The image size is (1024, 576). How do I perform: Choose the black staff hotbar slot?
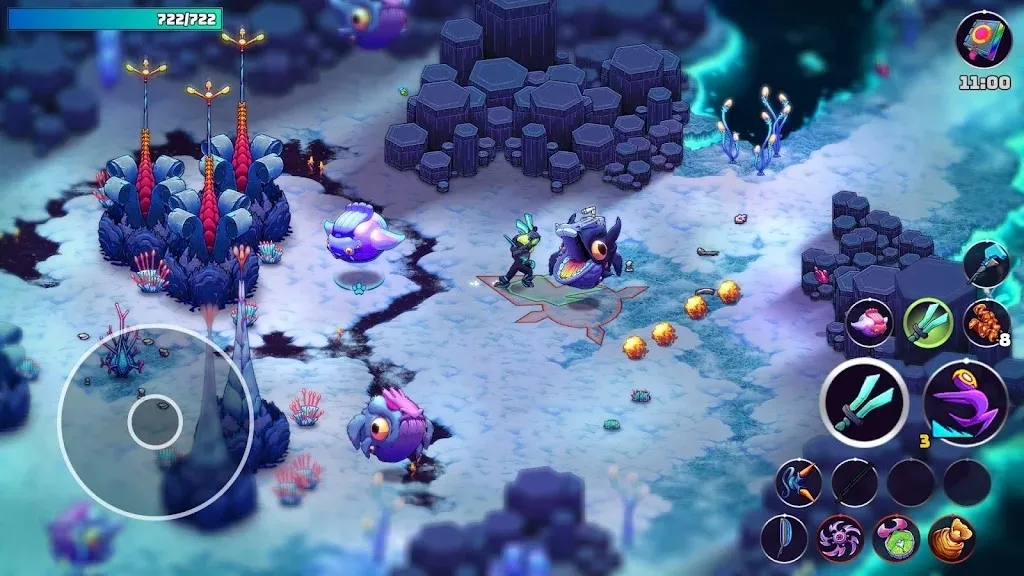854,483
